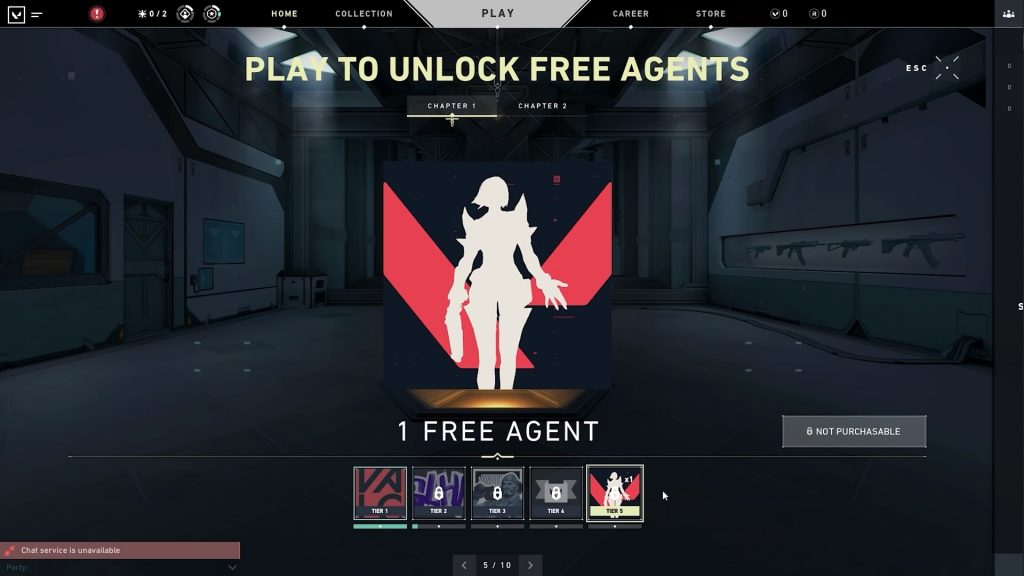Click the Not Purchasable button
The height and width of the screenshot is (576, 1024).
pyautogui.click(x=854, y=432)
